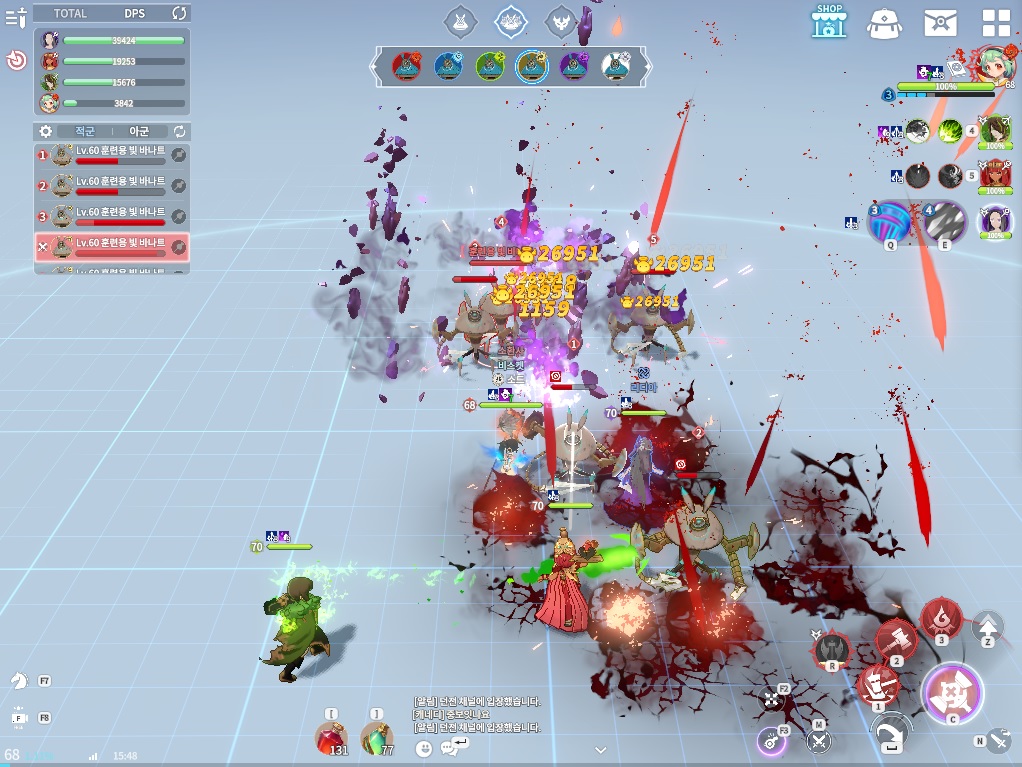The height and width of the screenshot is (767, 1022).
Task: Click the red target reset icon
Action: click(x=16, y=61)
